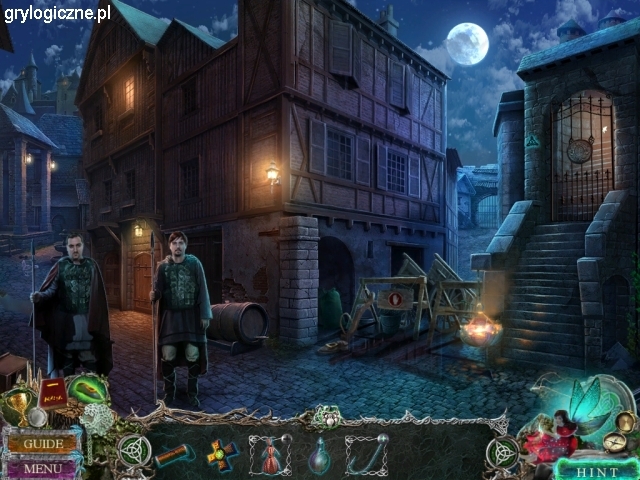
Task: Select the blue potion flask
Action: point(319,455)
